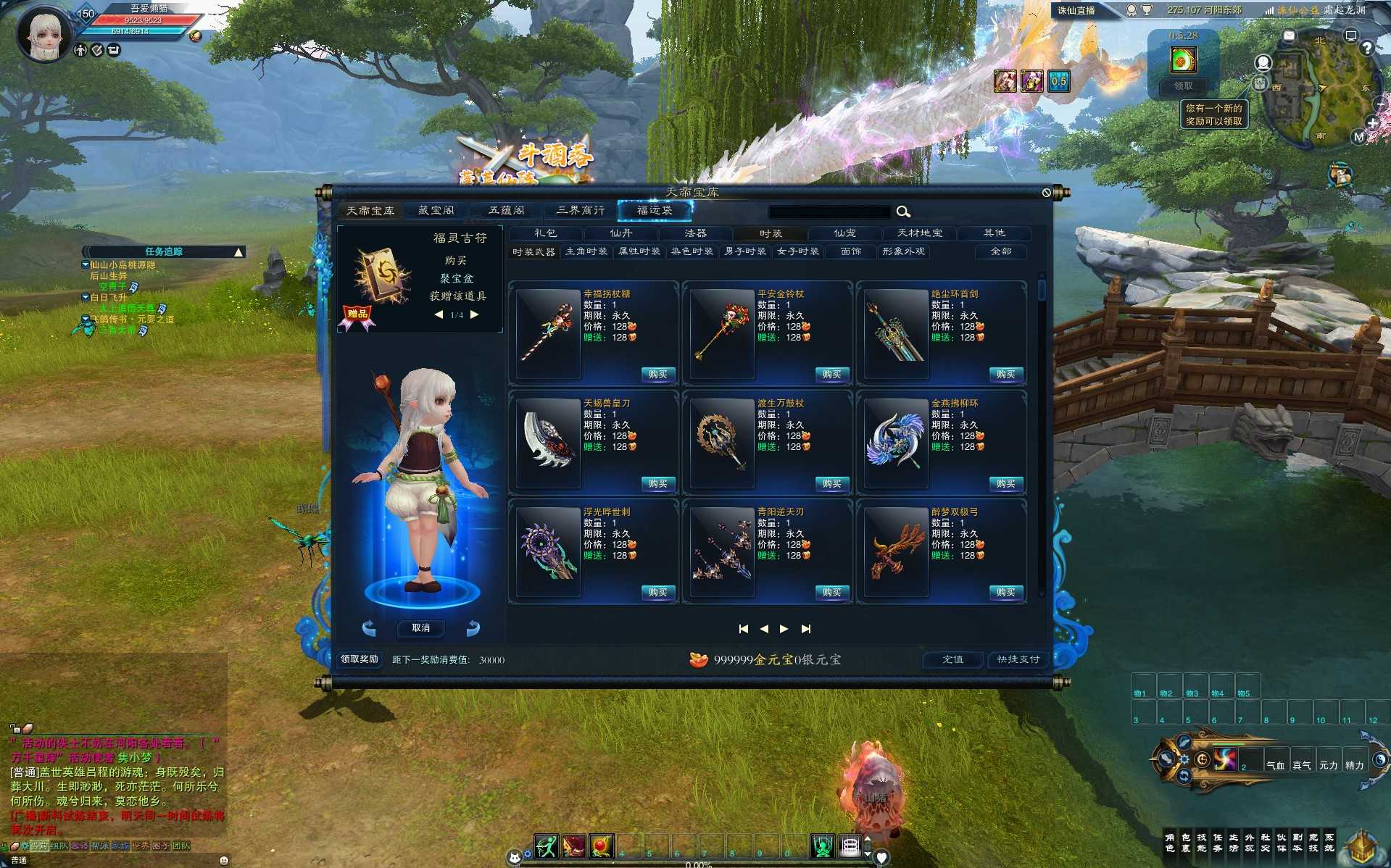This screenshot has width=1391, height=868.
Task: Open the 五蕴阁 tab
Action: pyautogui.click(x=506, y=210)
